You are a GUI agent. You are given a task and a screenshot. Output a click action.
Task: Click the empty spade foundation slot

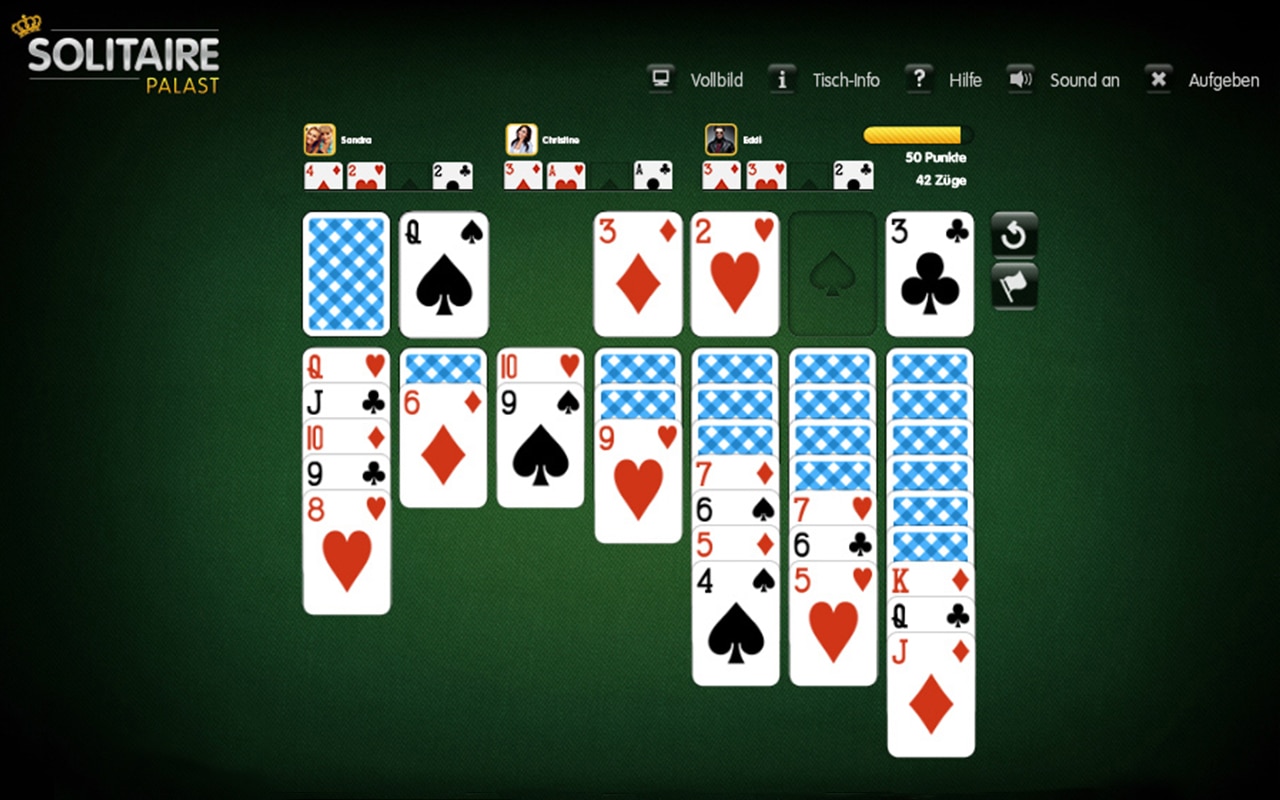(x=832, y=273)
